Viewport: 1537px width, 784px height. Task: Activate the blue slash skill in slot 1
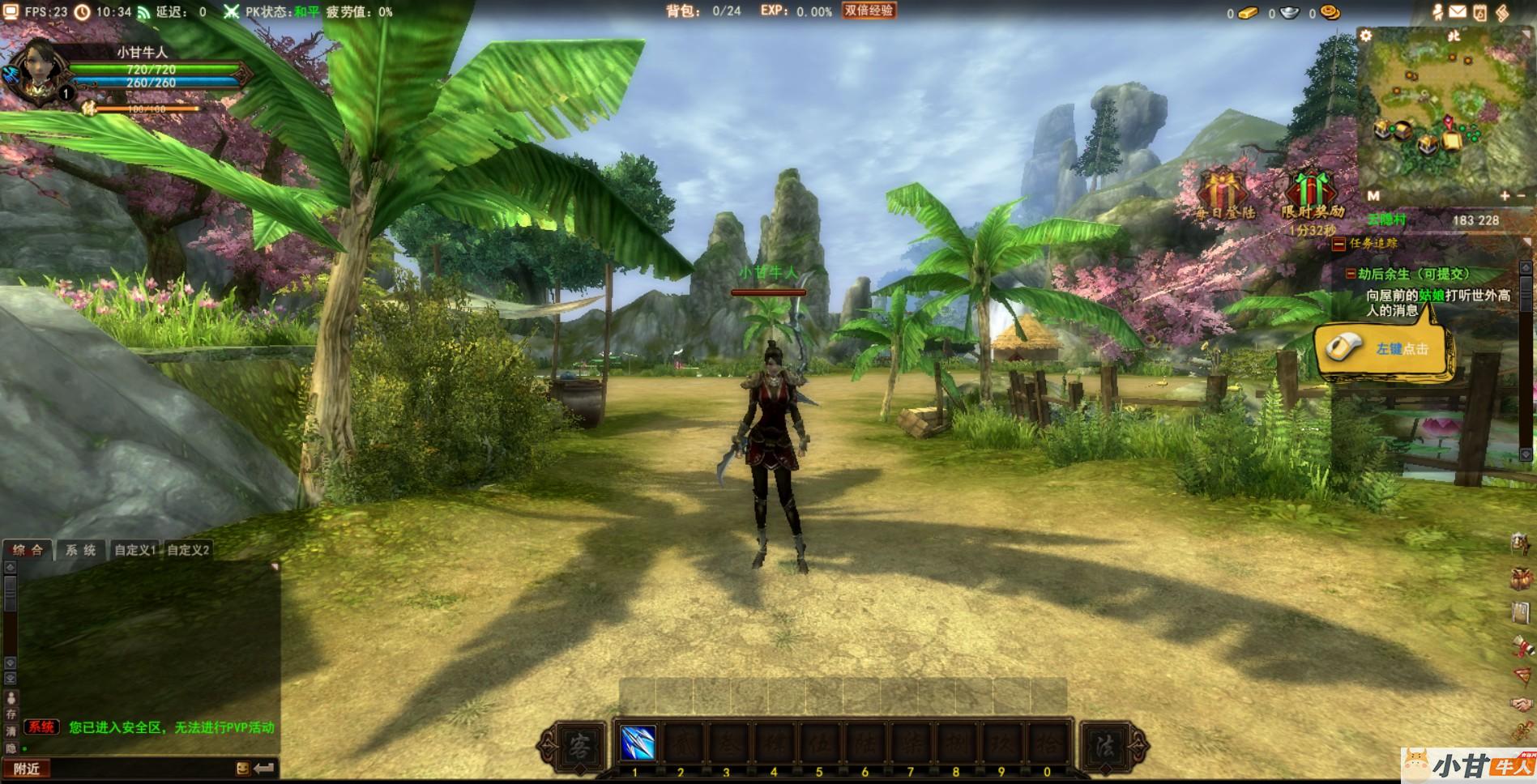638,744
